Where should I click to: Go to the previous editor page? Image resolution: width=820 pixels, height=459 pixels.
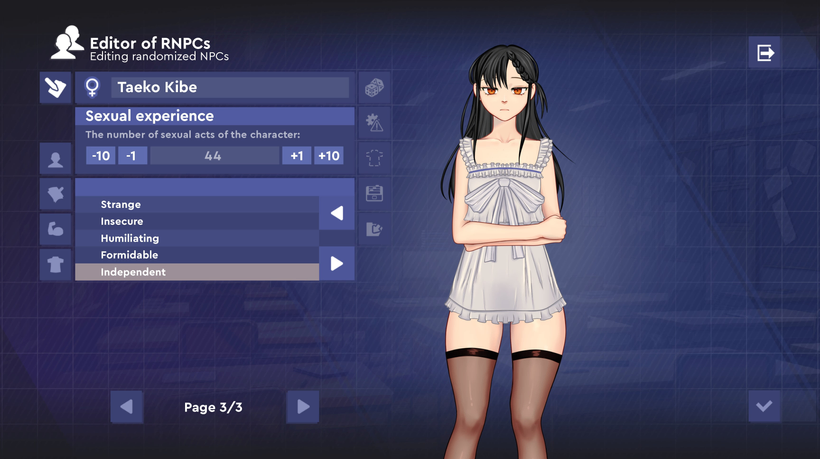(126, 407)
